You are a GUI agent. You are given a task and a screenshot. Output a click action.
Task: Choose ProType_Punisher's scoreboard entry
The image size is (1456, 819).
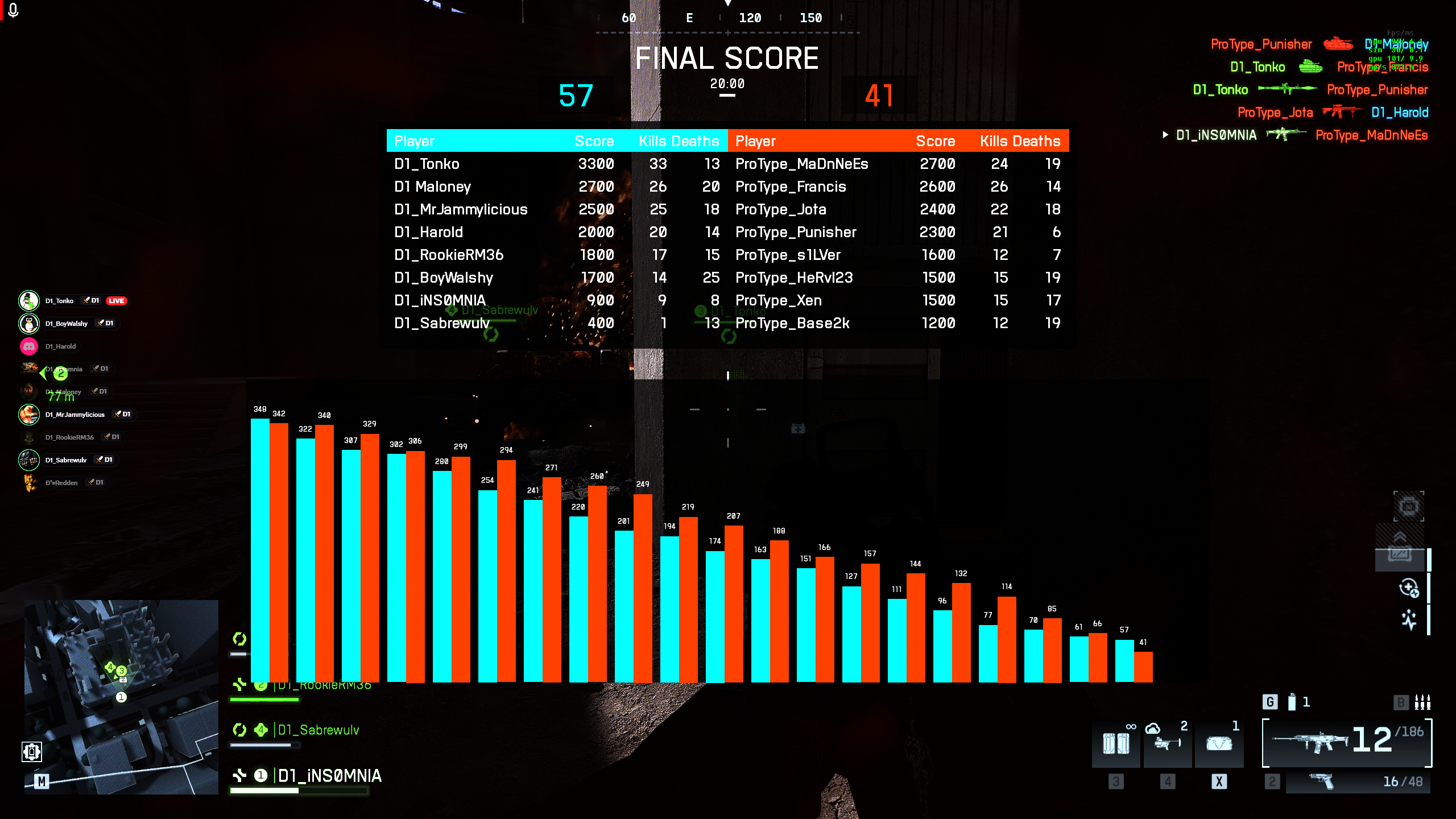[x=796, y=232]
